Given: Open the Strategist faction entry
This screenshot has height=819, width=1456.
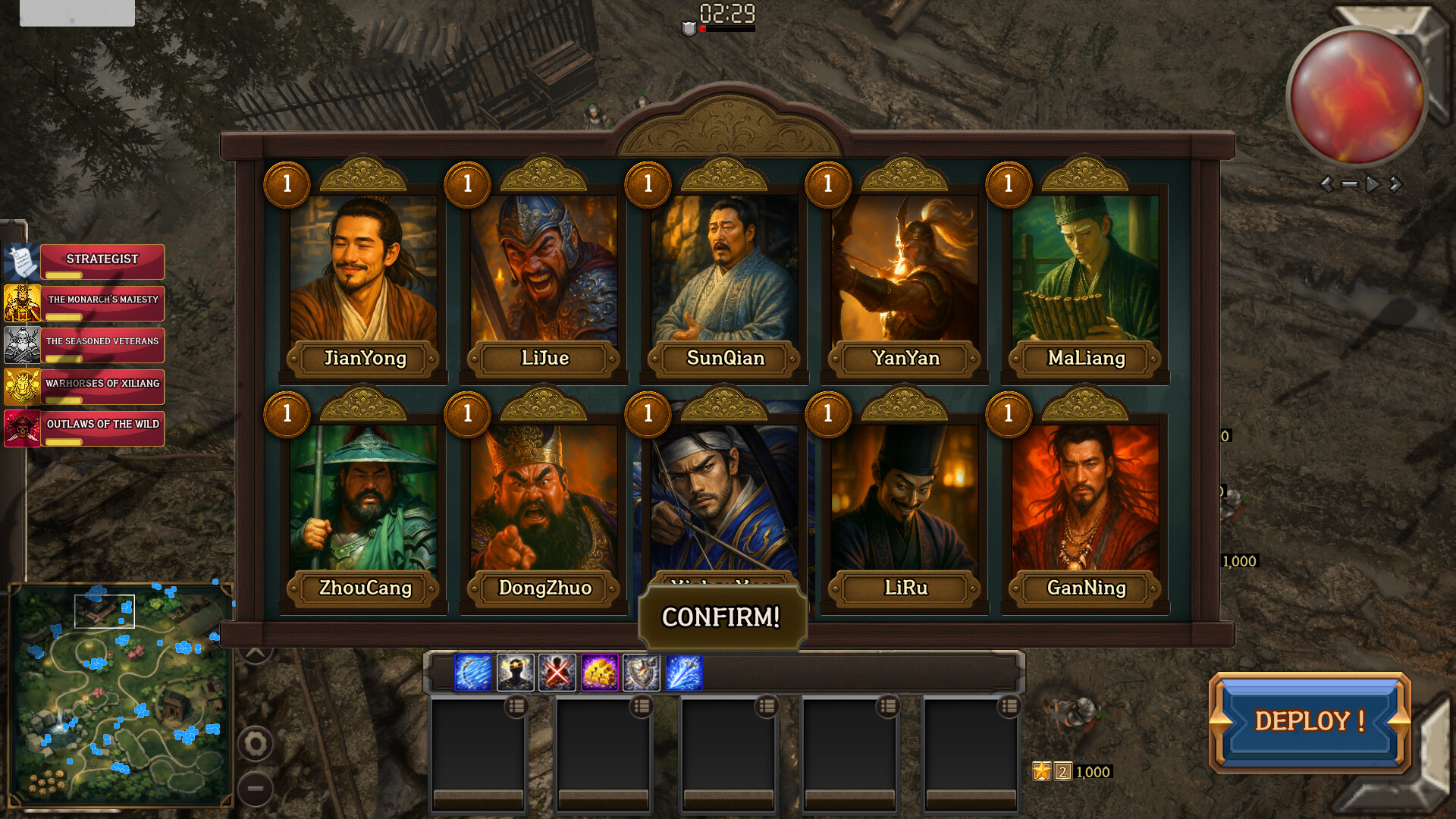Looking at the screenshot, I should (x=102, y=260).
